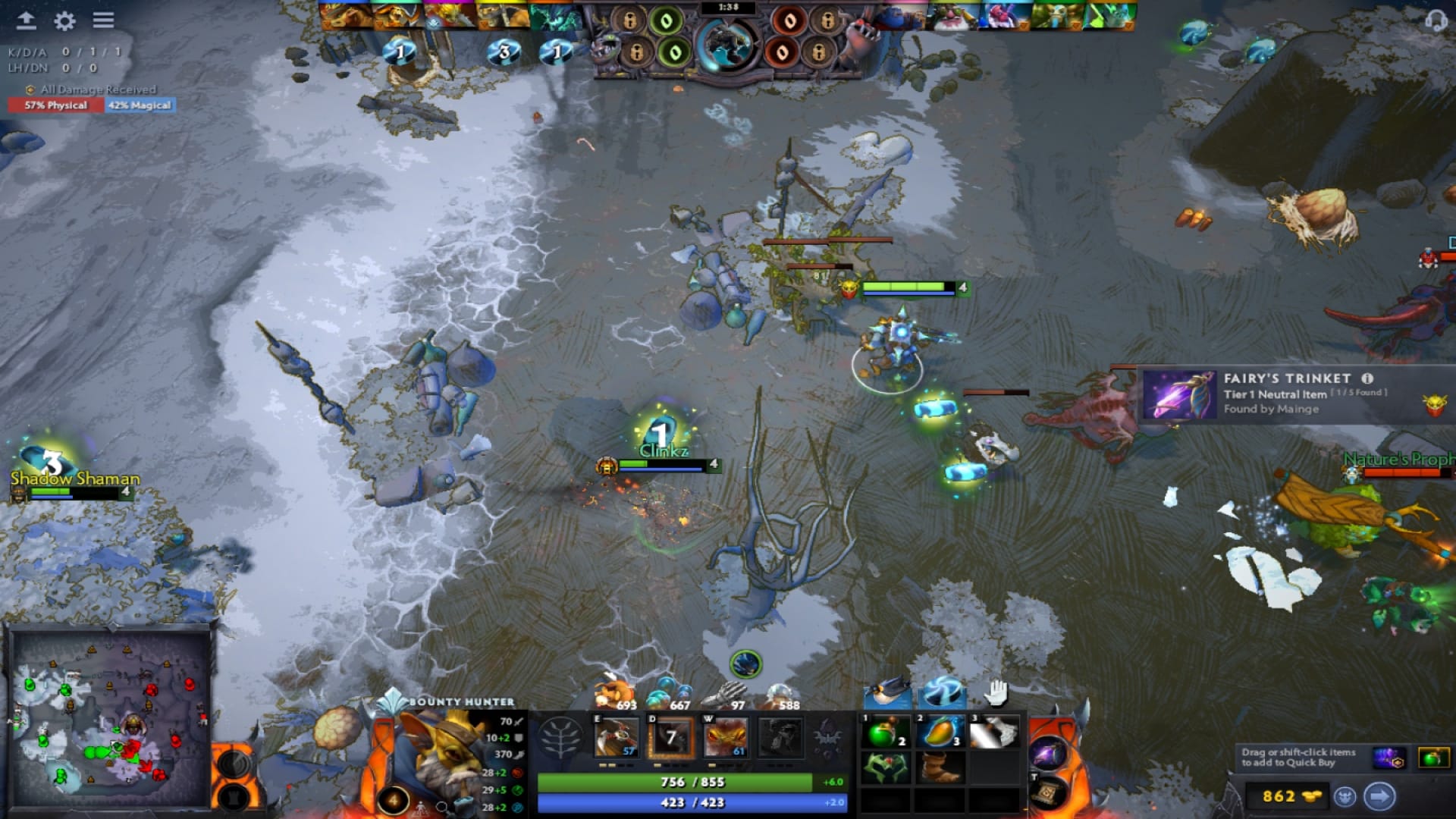The width and height of the screenshot is (1456, 819).
Task: Select the boots item slot
Action: click(x=940, y=768)
